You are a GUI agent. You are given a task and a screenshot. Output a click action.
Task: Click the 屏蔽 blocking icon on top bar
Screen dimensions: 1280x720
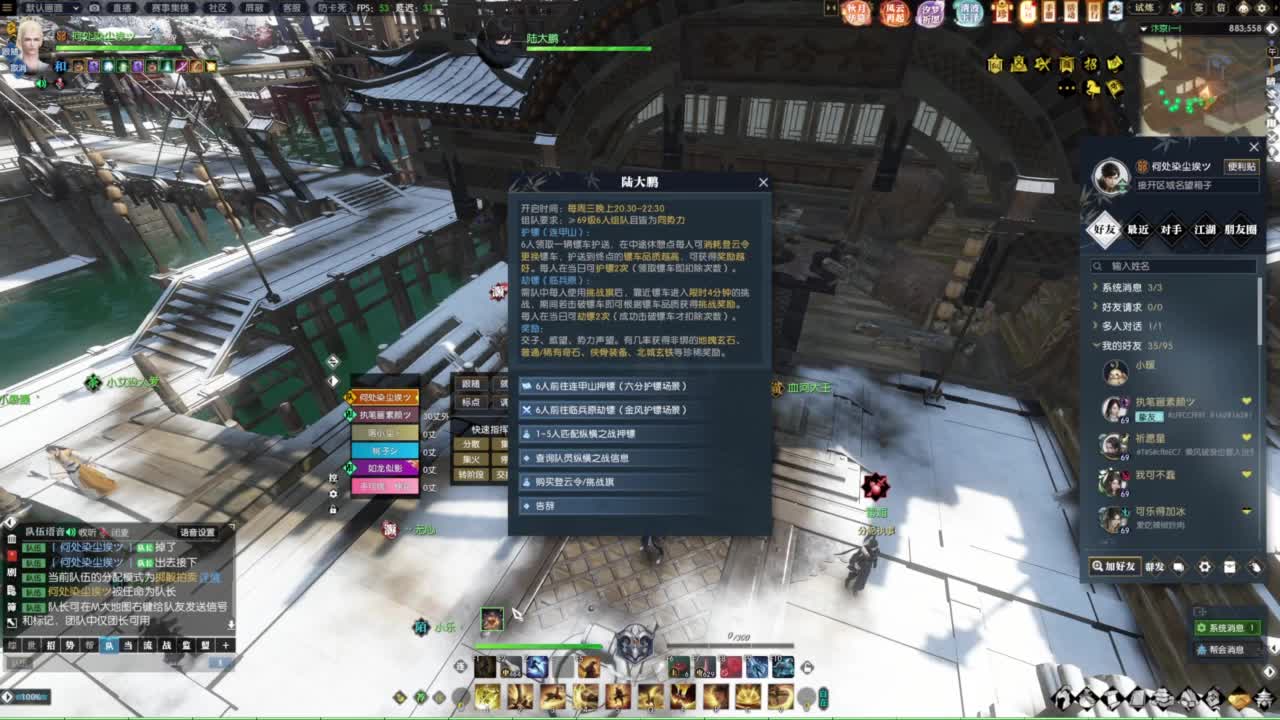[x=255, y=8]
